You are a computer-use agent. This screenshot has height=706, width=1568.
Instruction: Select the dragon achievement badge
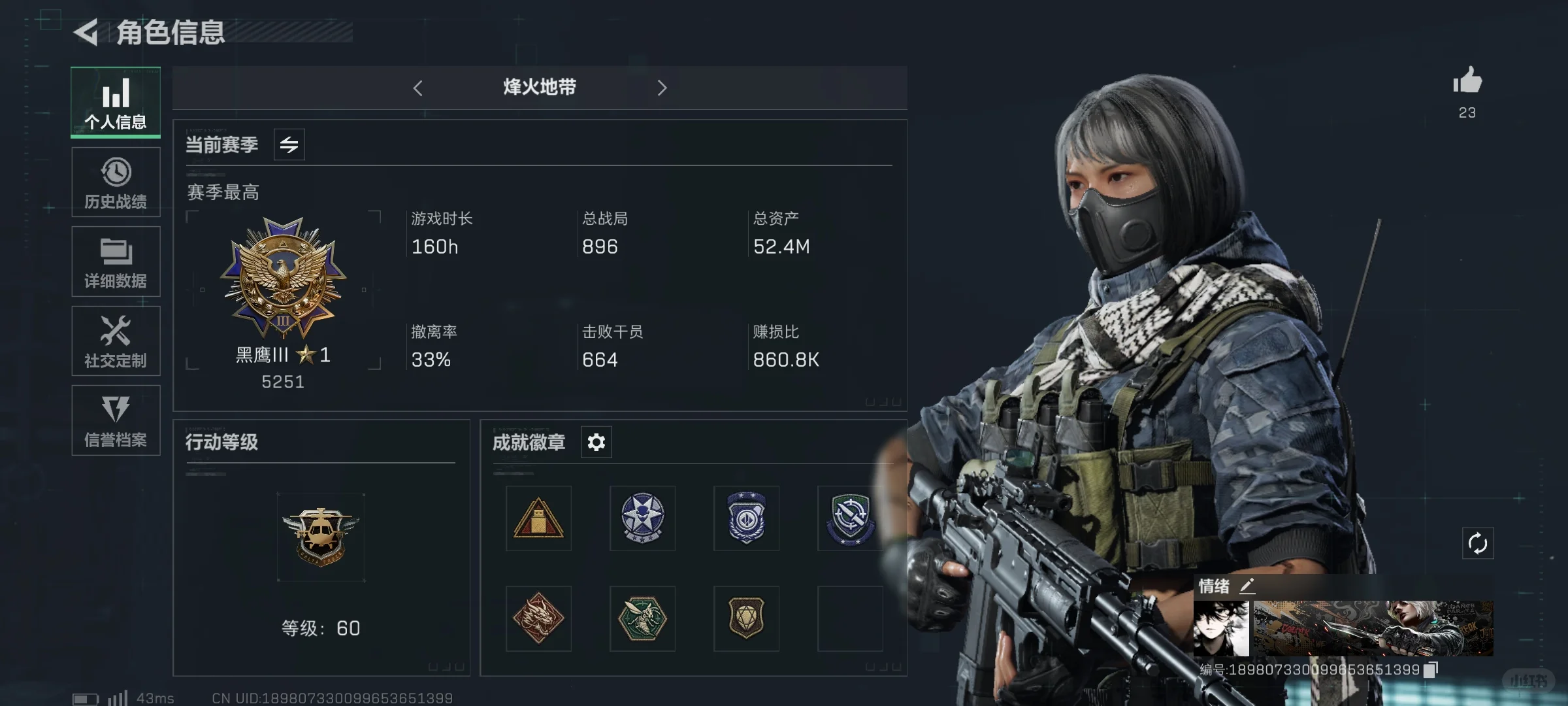[x=538, y=618]
